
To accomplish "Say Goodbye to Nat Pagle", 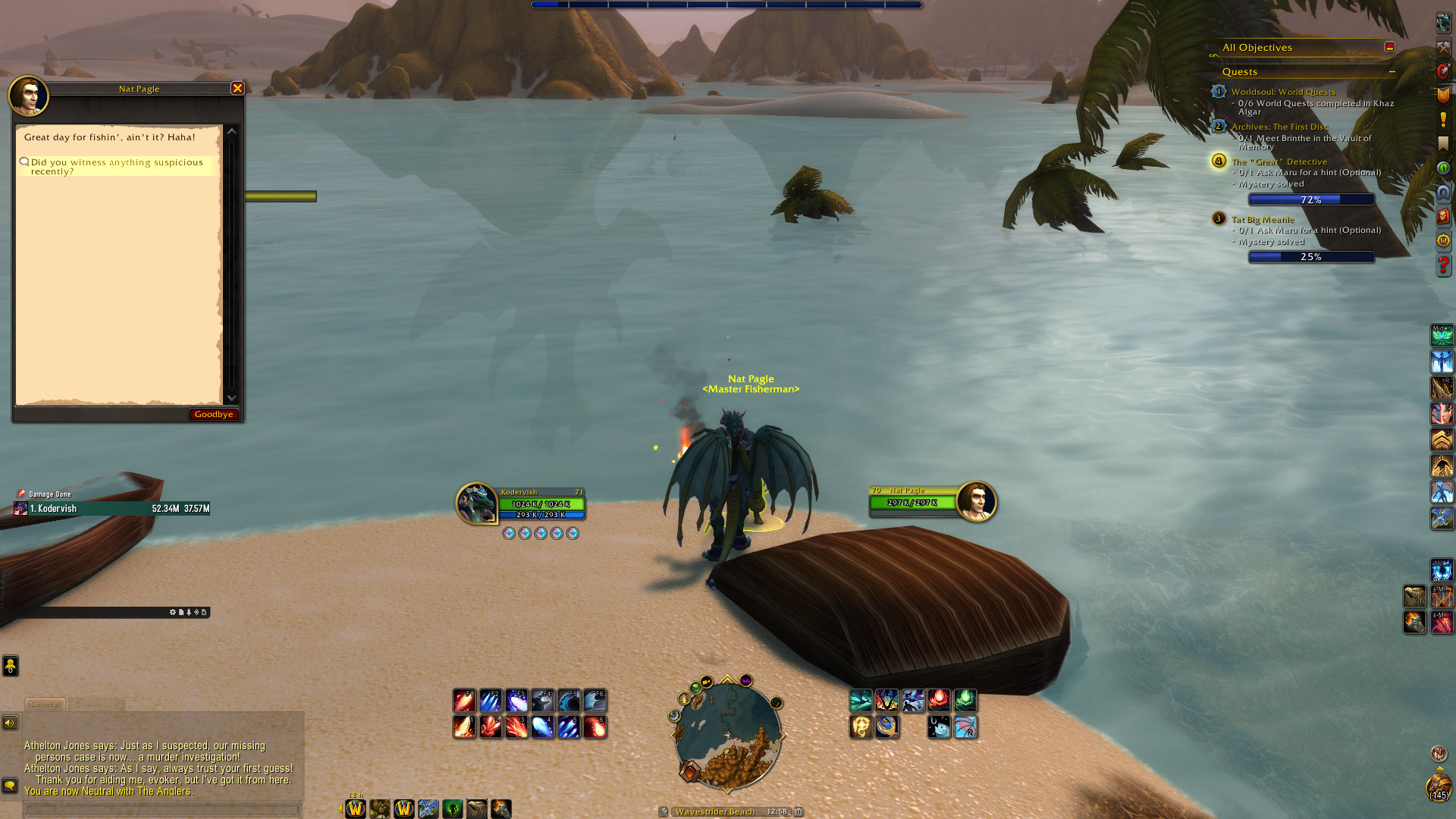I will point(213,414).
